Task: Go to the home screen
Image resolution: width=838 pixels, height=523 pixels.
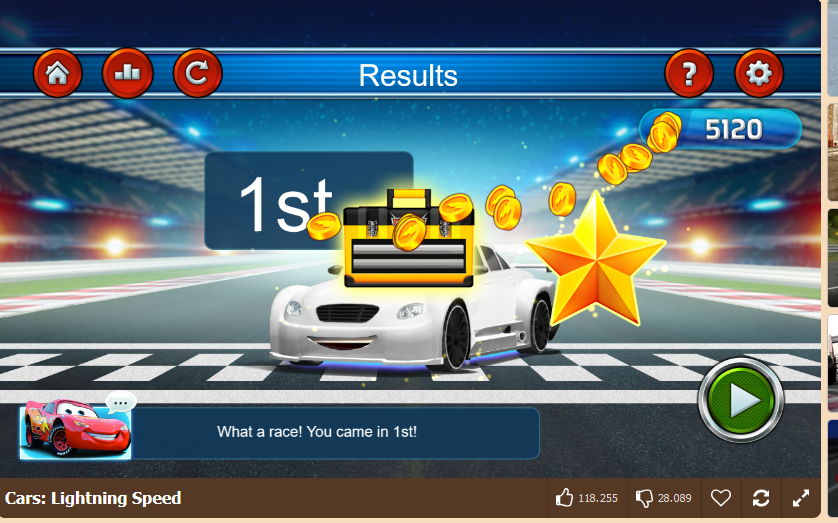Action: point(58,74)
